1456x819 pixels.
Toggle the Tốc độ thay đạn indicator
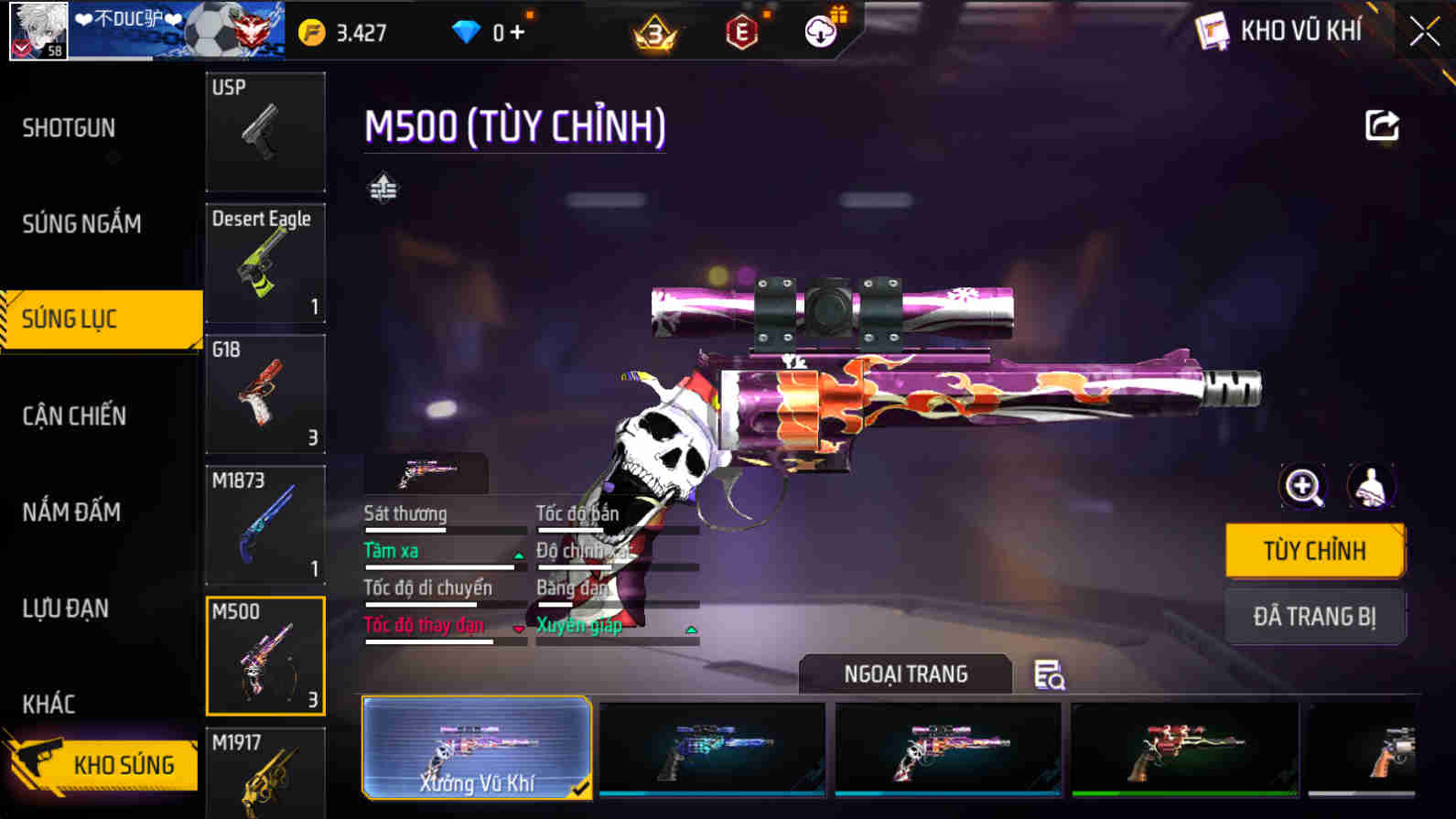pos(518,629)
